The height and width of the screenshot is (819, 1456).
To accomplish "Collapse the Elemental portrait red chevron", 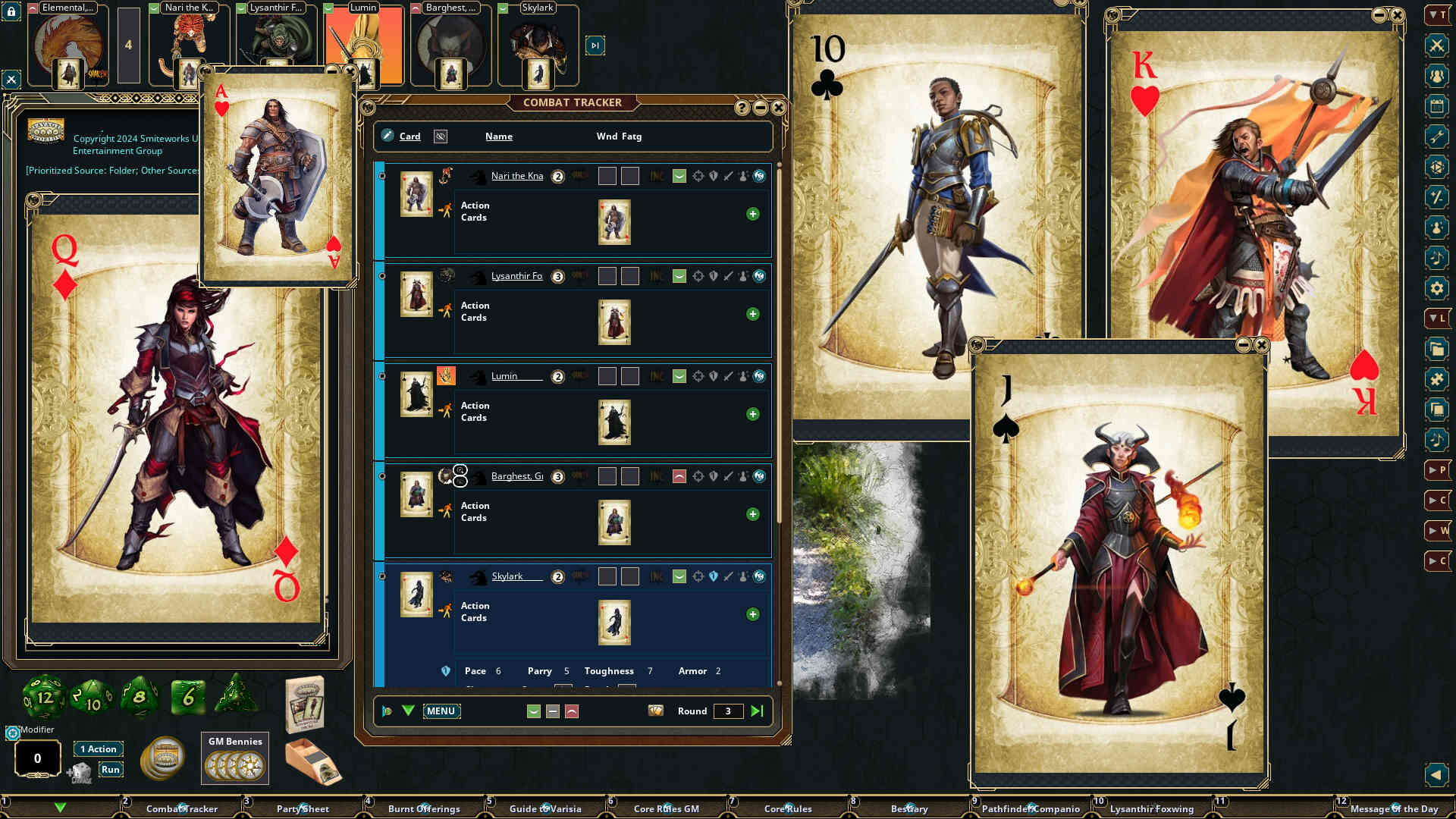I will pos(31,8).
